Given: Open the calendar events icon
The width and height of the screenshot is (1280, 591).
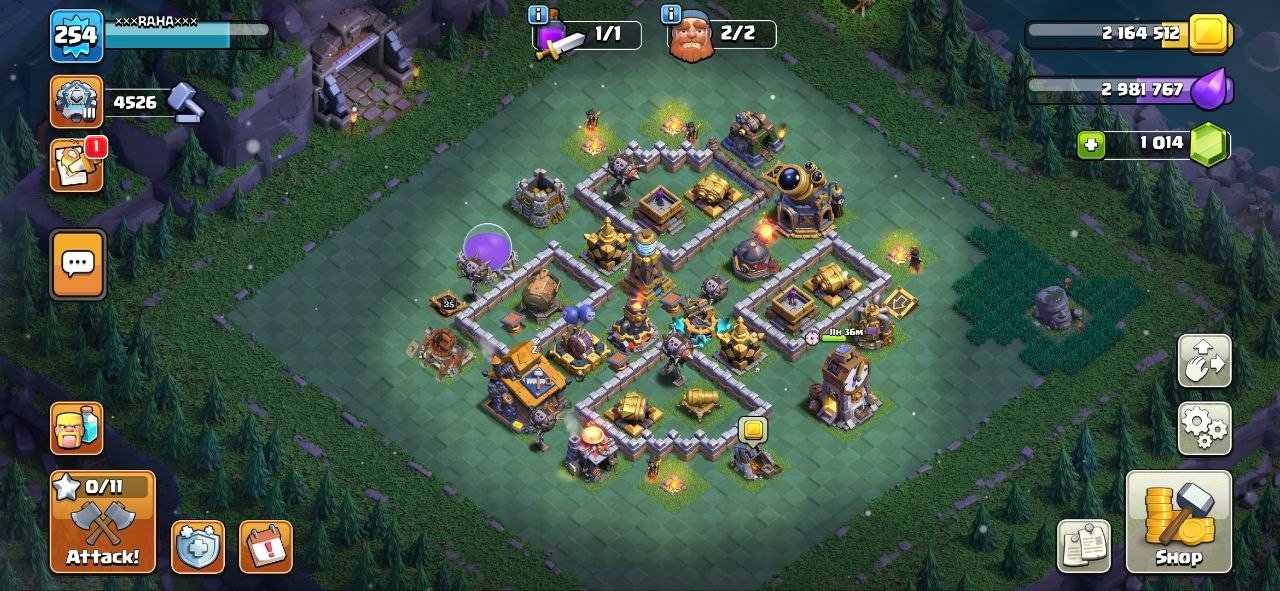Looking at the screenshot, I should (265, 547).
